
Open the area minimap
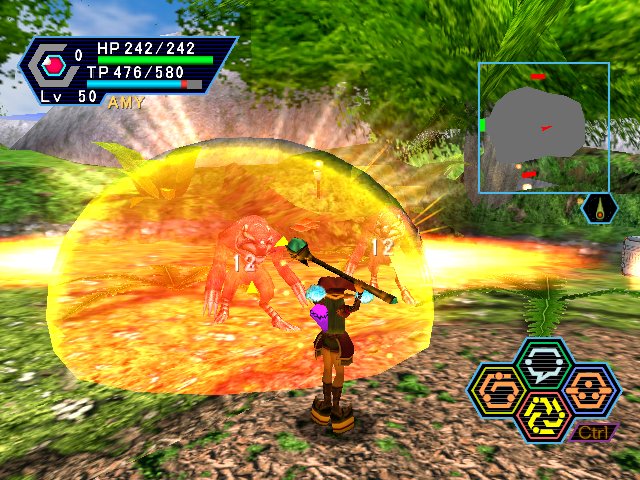point(543,126)
